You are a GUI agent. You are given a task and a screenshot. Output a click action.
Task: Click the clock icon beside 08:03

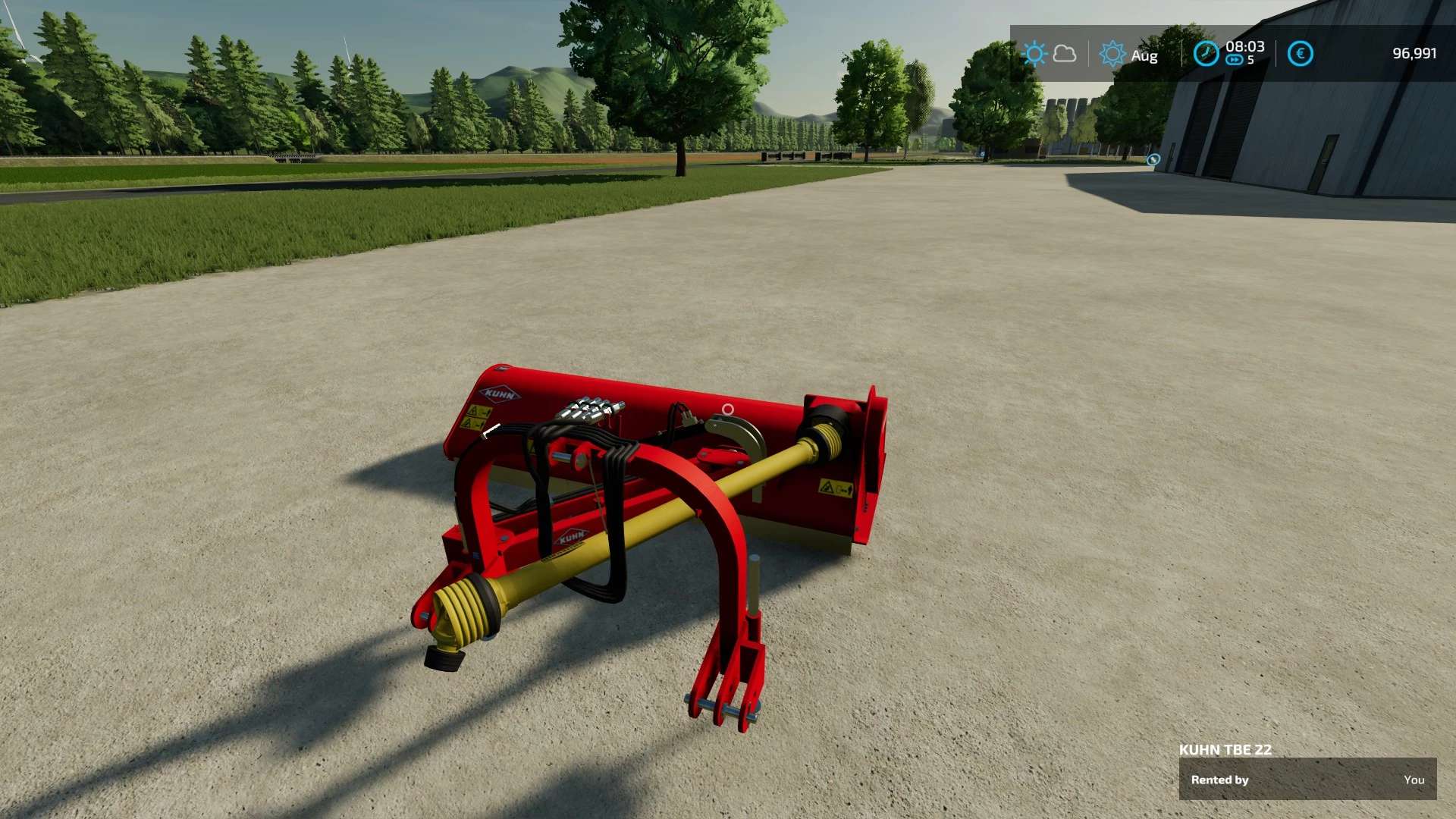point(1205,54)
